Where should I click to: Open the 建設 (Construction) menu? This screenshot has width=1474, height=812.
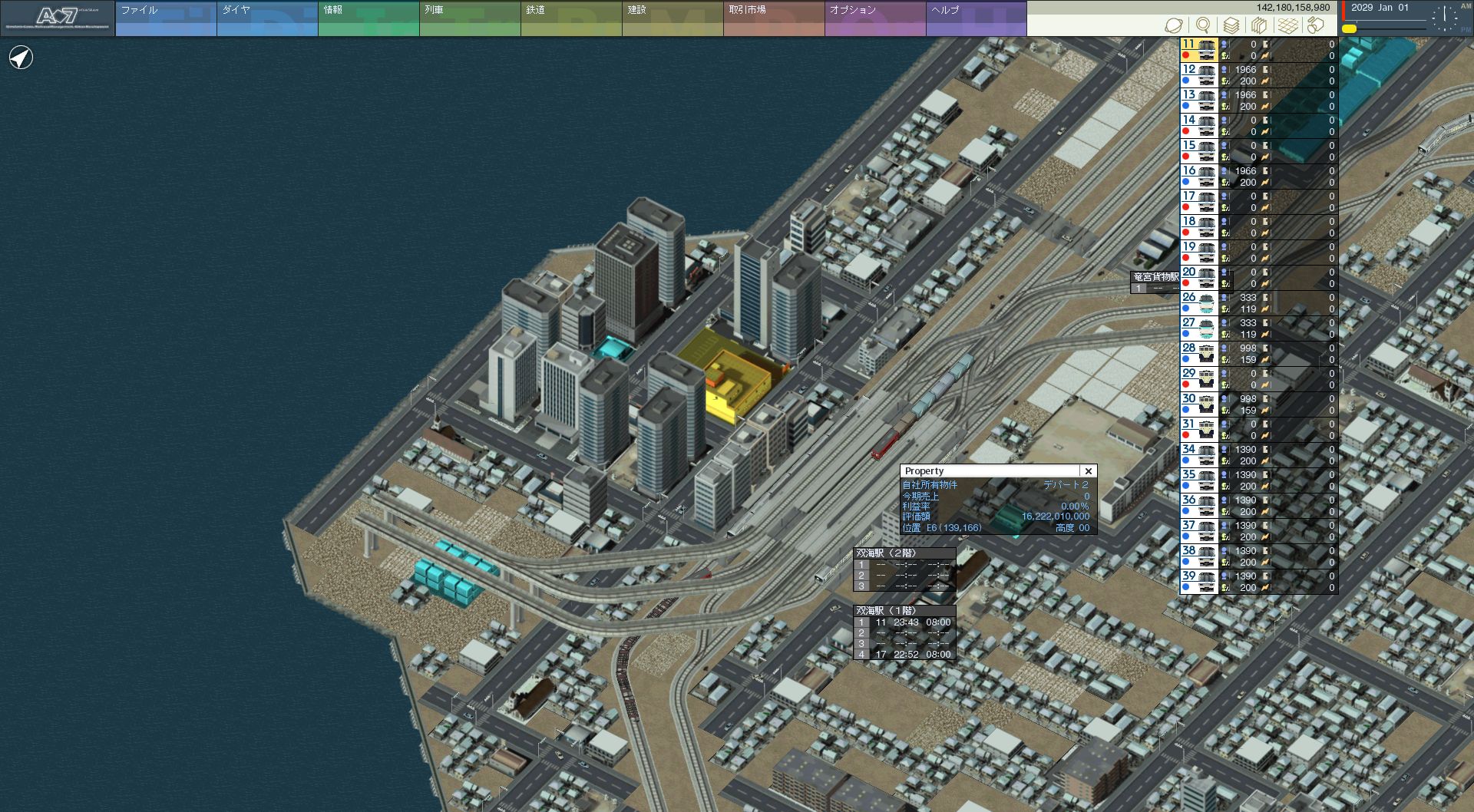point(672,18)
